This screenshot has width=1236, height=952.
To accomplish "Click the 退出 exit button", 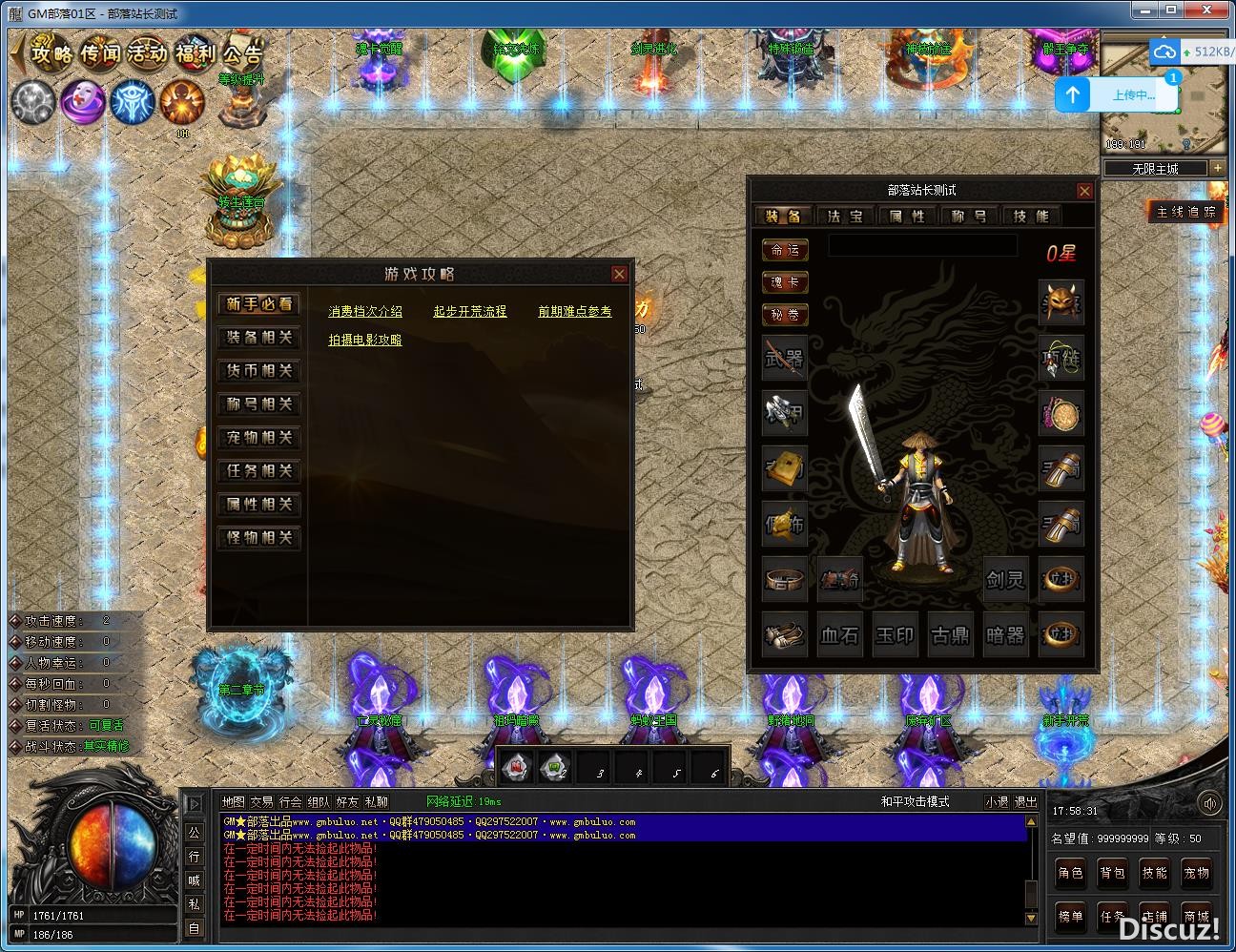I will pyautogui.click(x=1025, y=802).
